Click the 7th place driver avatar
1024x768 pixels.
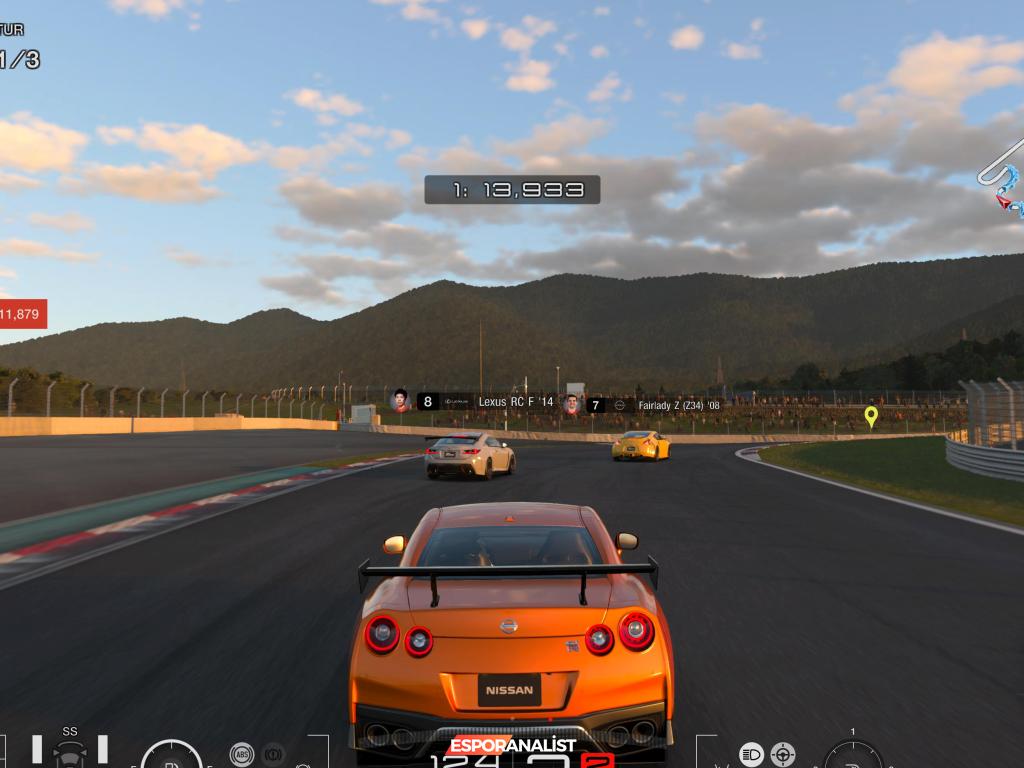[572, 404]
